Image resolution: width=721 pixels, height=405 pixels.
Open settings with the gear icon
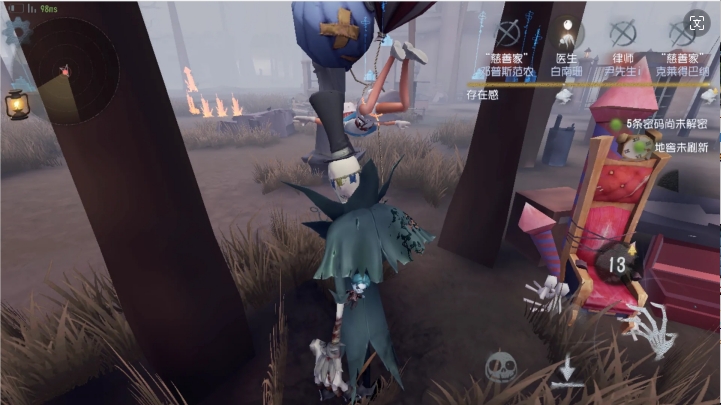pyautogui.click(x=17, y=30)
